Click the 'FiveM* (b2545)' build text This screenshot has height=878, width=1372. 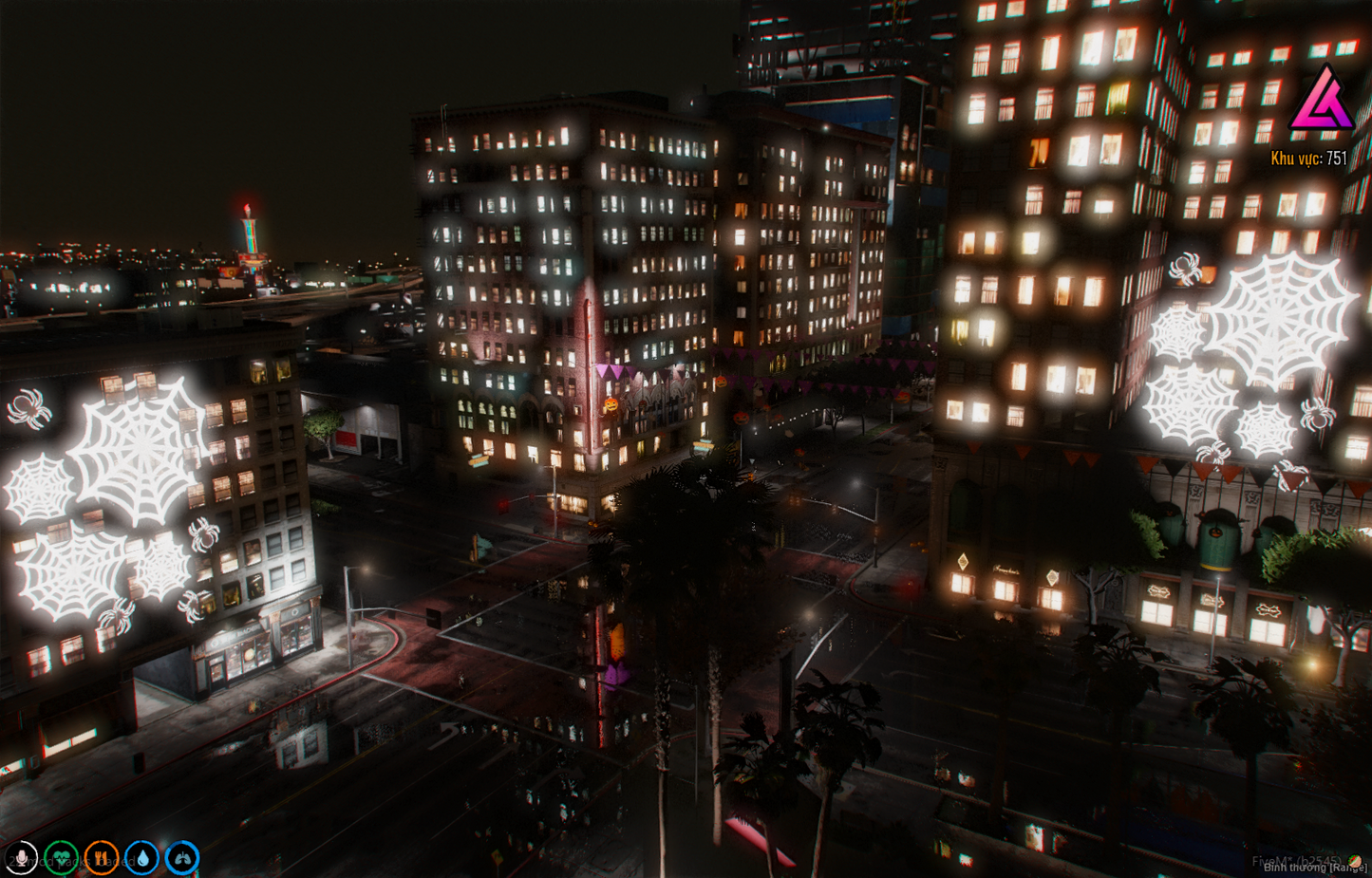pos(1297,860)
